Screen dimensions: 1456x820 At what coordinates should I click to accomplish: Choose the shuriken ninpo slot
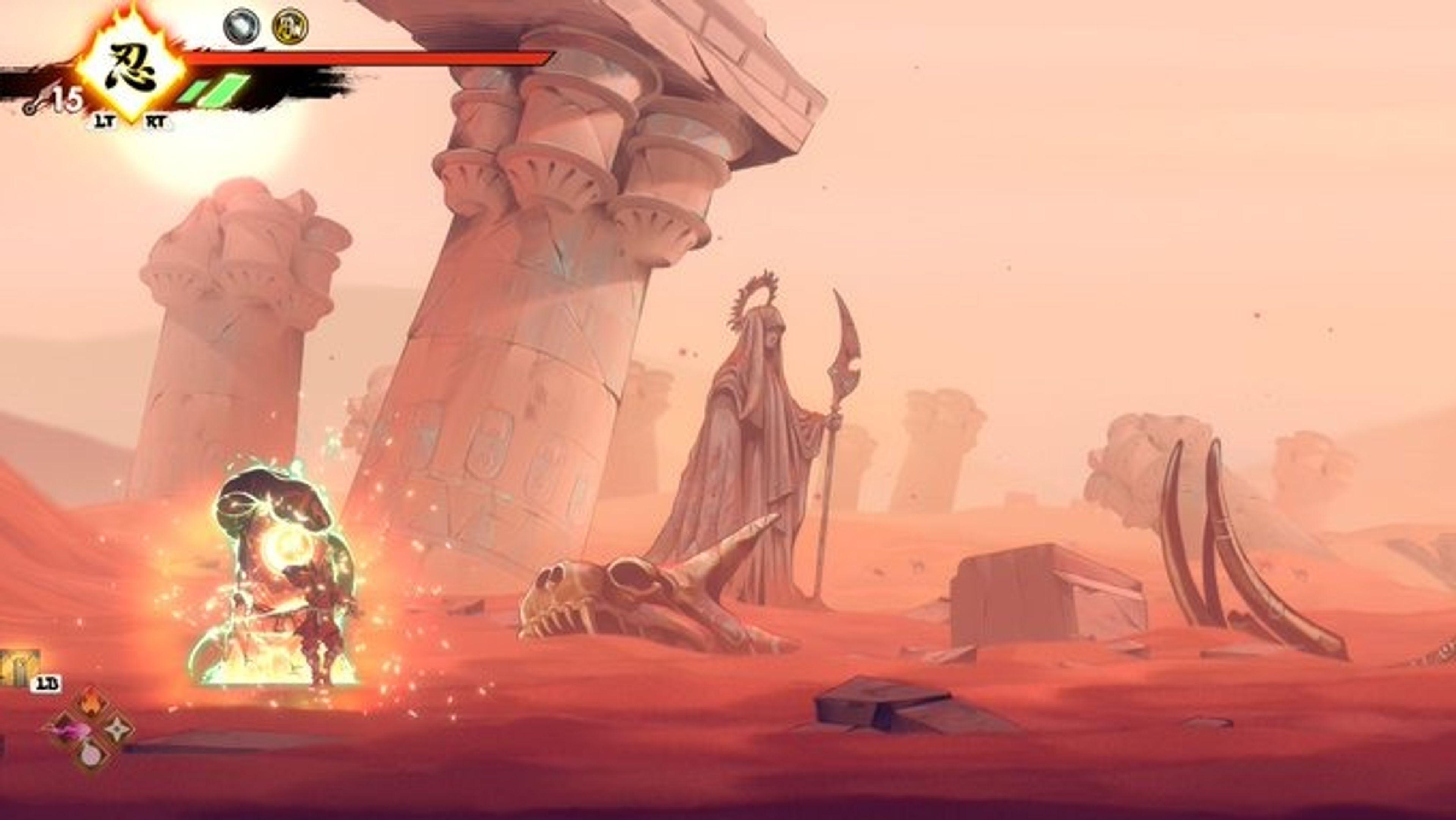pos(117,729)
